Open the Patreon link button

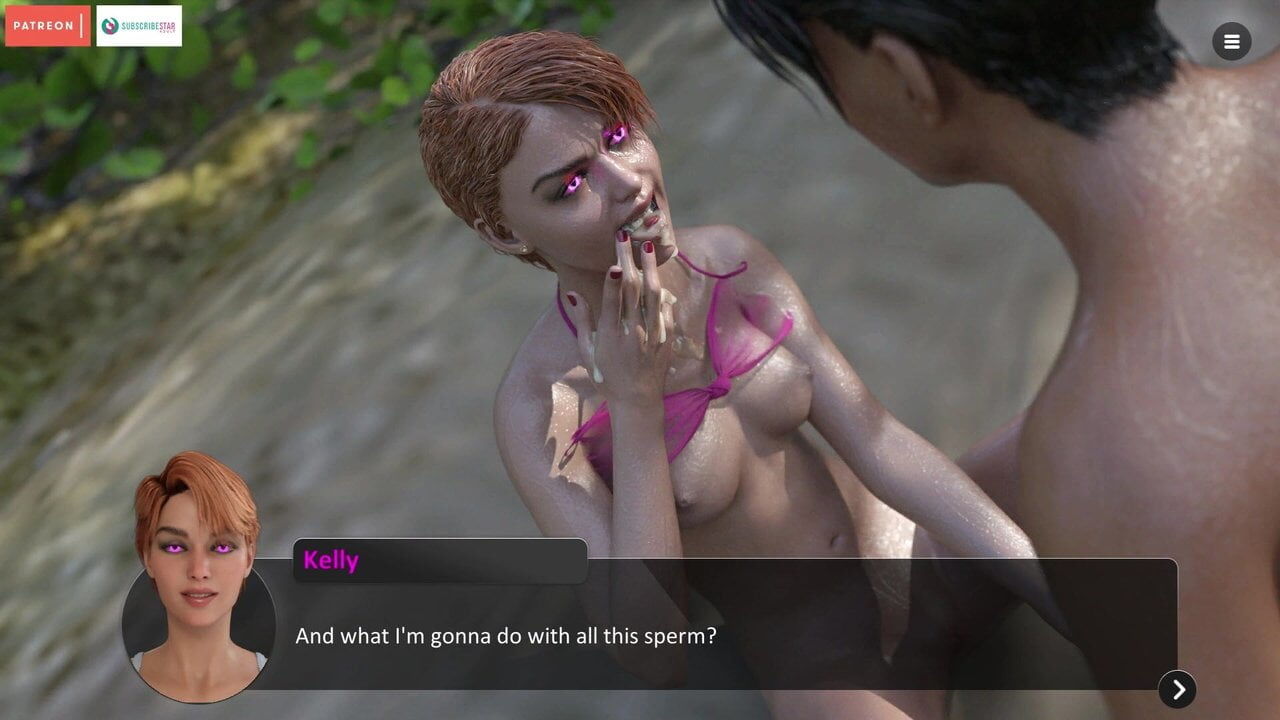pyautogui.click(x=47, y=26)
